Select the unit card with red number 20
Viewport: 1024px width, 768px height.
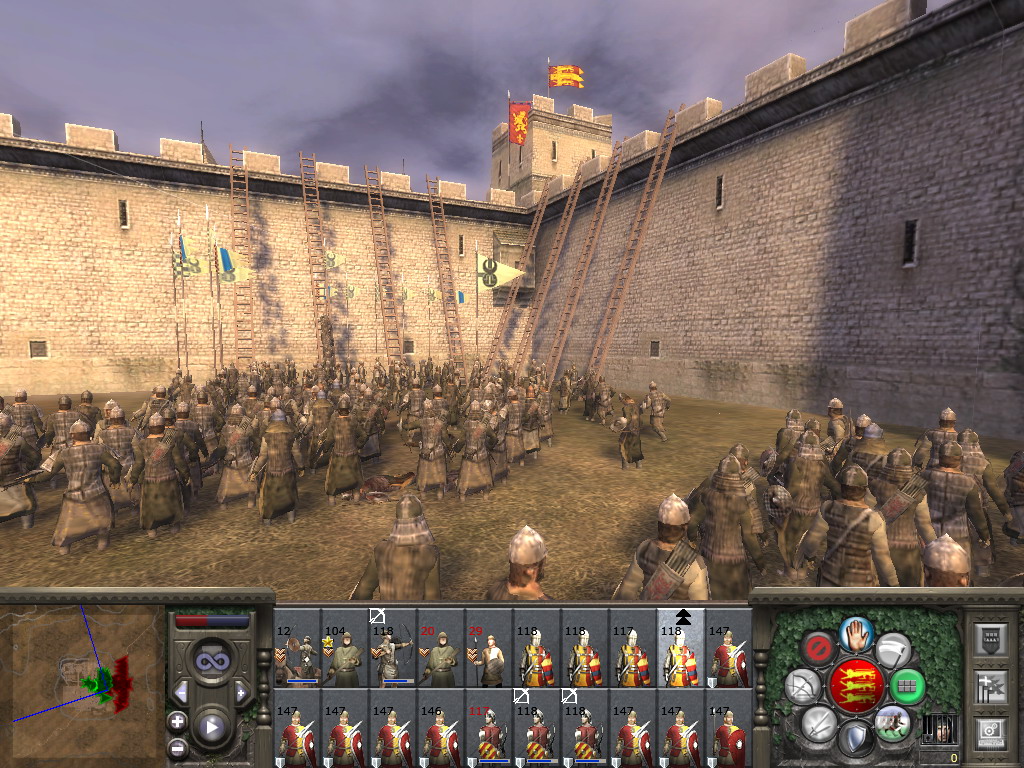coord(441,648)
